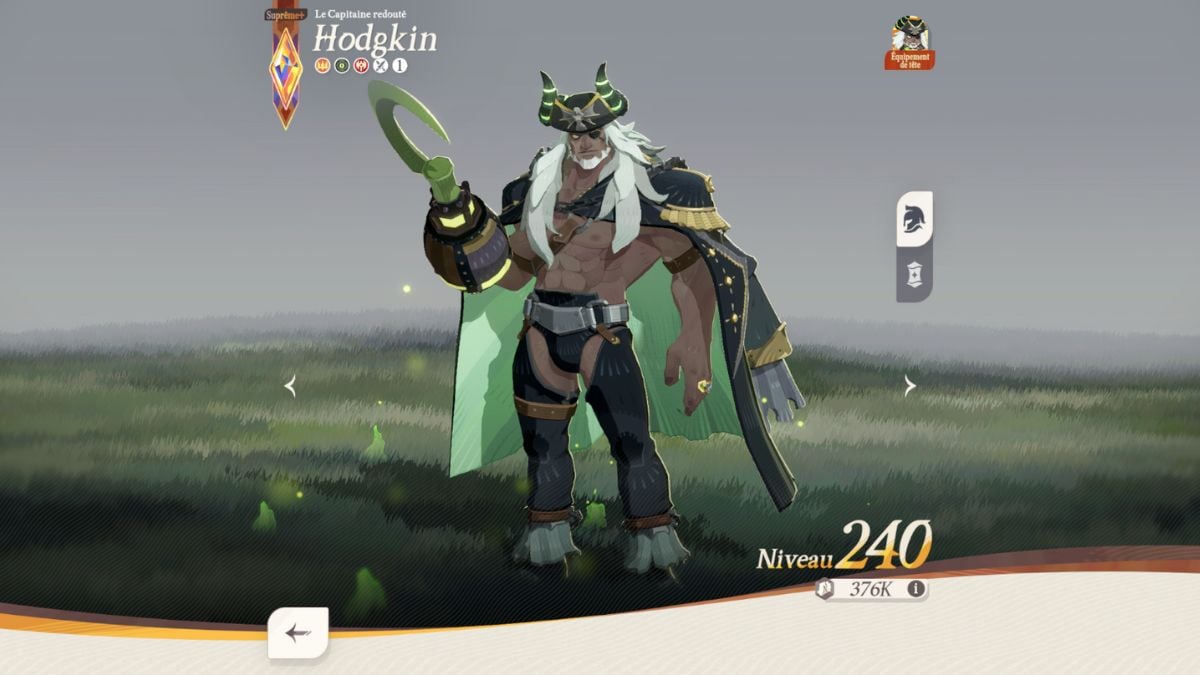Switch to the lantern emblem tab

coord(913,274)
